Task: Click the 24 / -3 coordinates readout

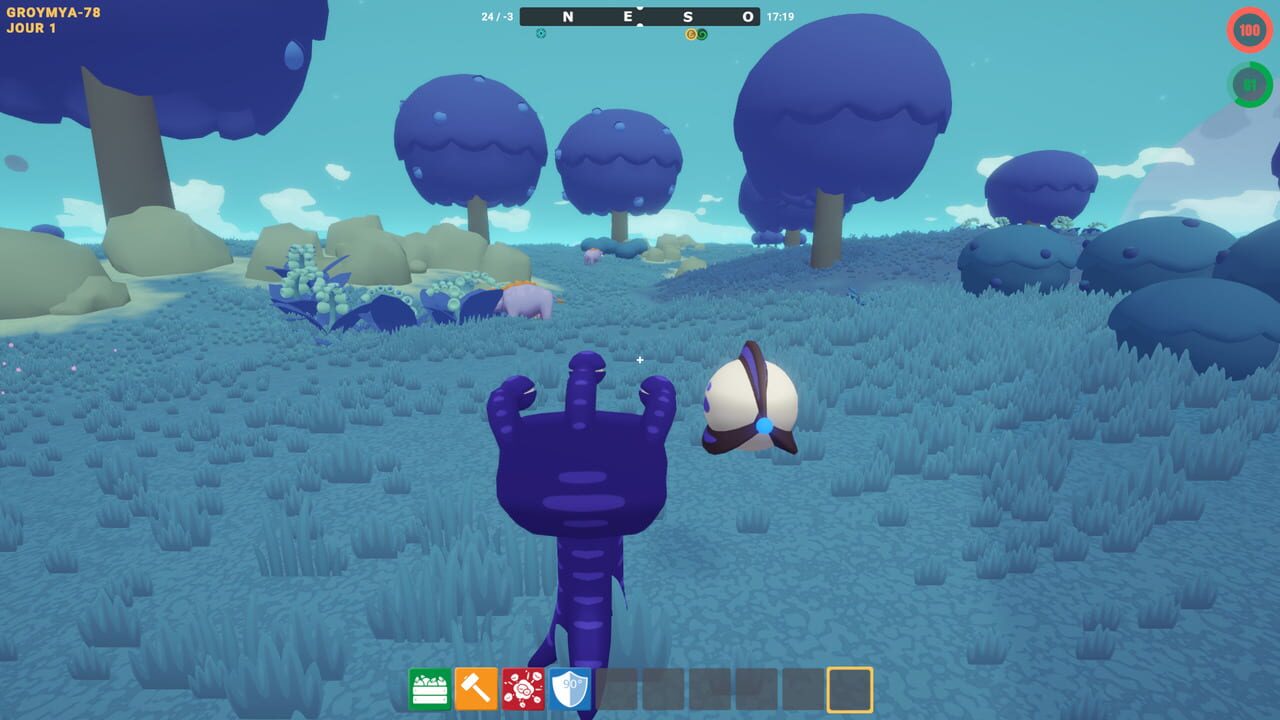Action: [497, 16]
